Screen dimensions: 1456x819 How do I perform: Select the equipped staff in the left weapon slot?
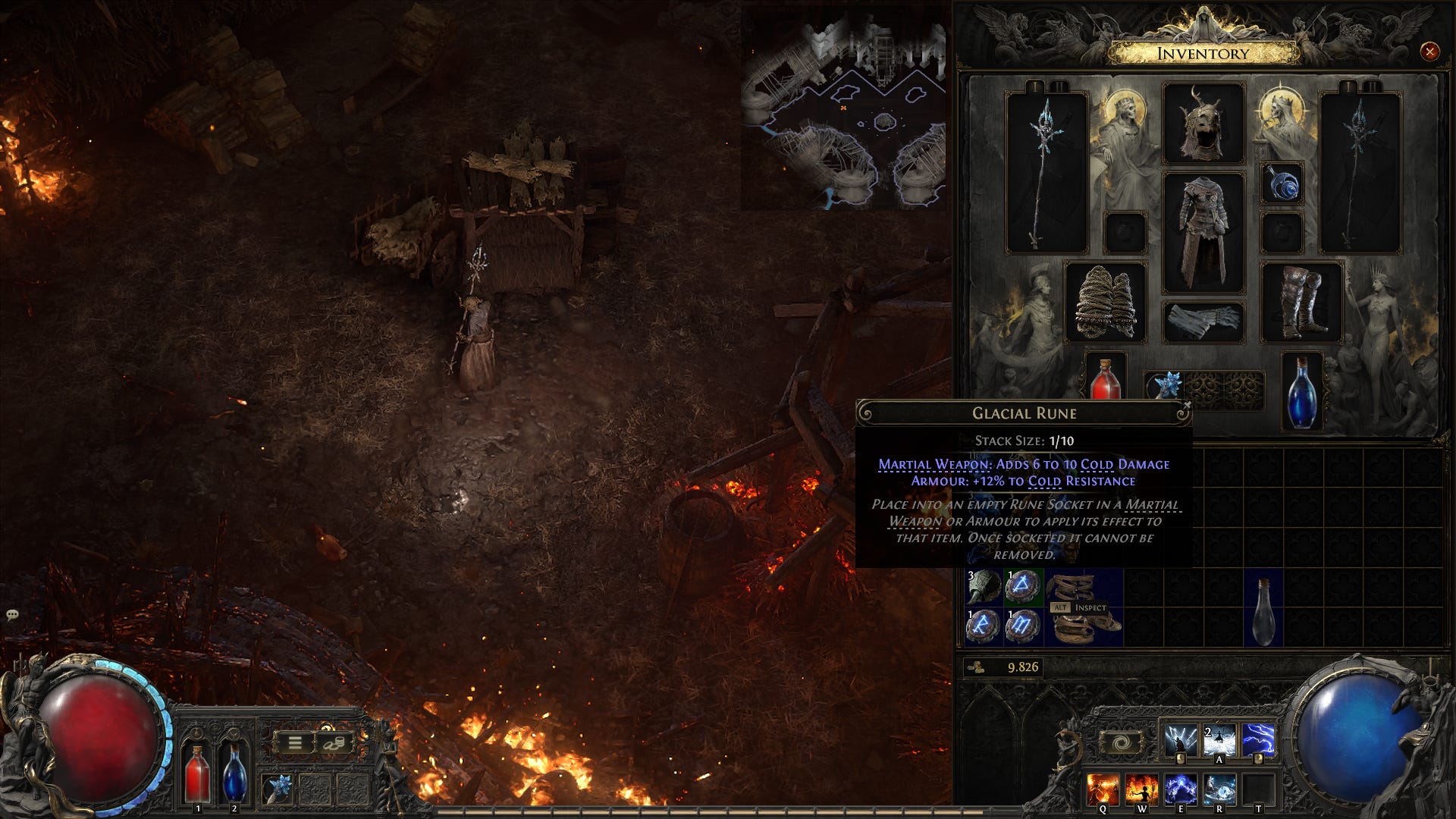[x=1046, y=172]
